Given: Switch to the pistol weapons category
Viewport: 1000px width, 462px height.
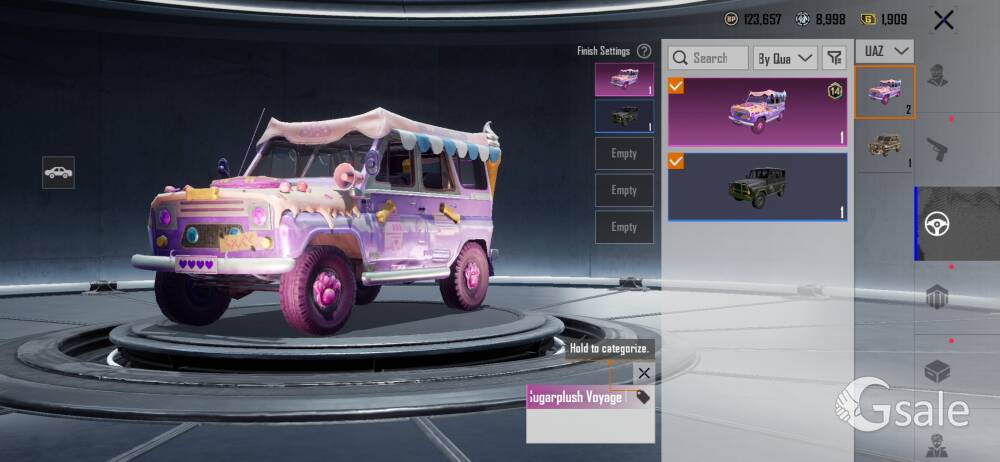Looking at the screenshot, I should click(937, 150).
